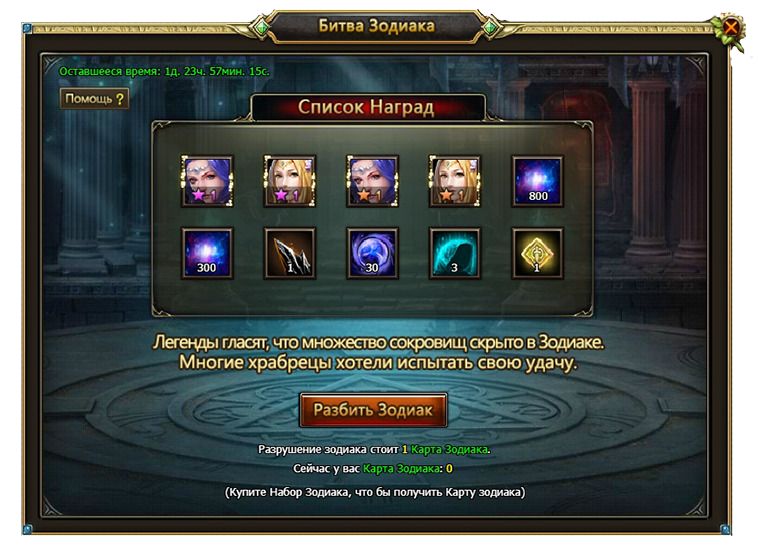
Task: Open the green Карта Зодиака cost link
Action: coord(449,450)
